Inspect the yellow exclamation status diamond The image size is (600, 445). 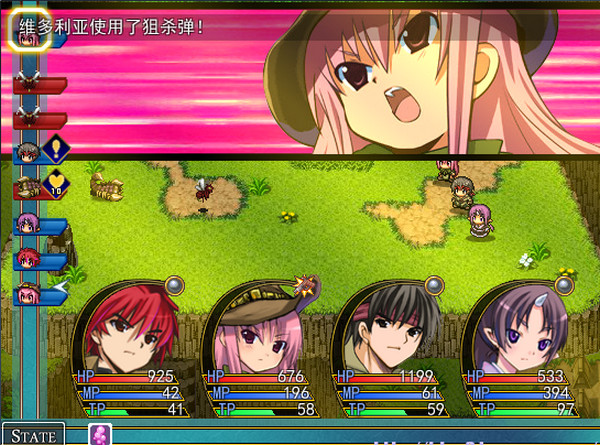[55, 150]
